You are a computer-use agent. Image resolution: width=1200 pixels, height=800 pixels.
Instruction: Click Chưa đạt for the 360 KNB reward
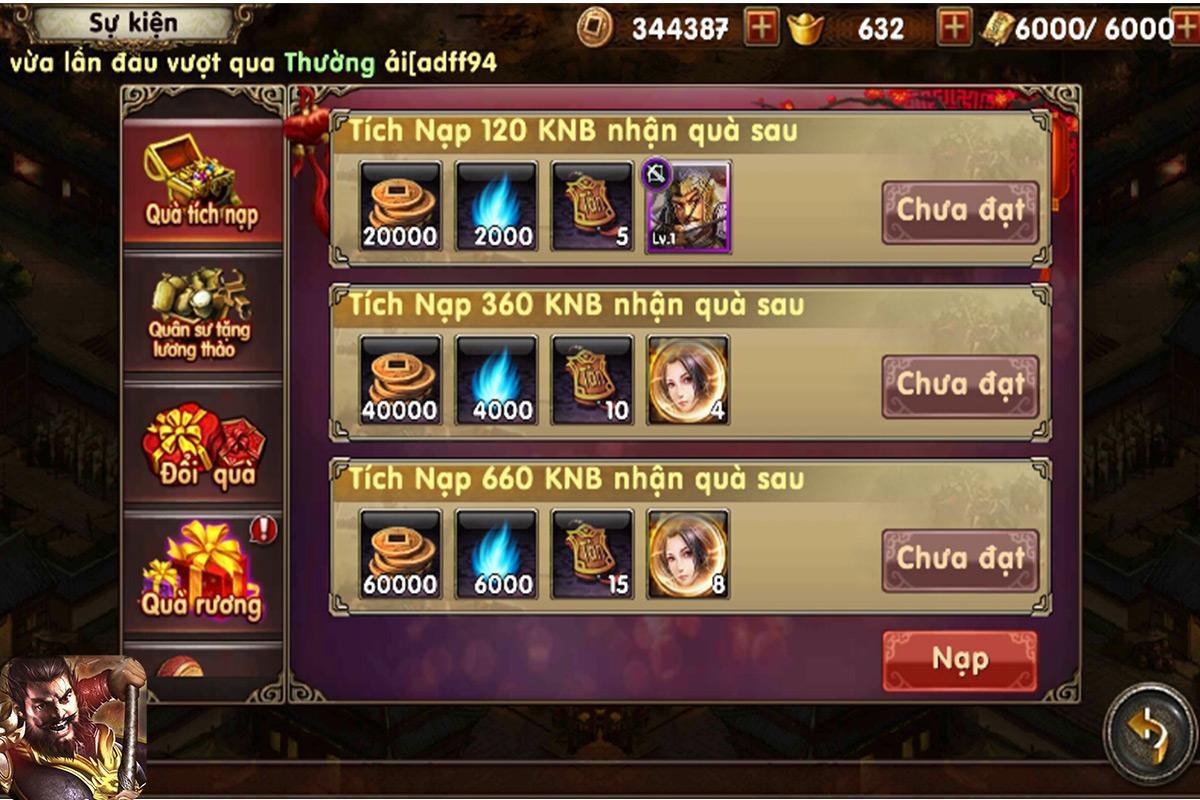point(959,385)
